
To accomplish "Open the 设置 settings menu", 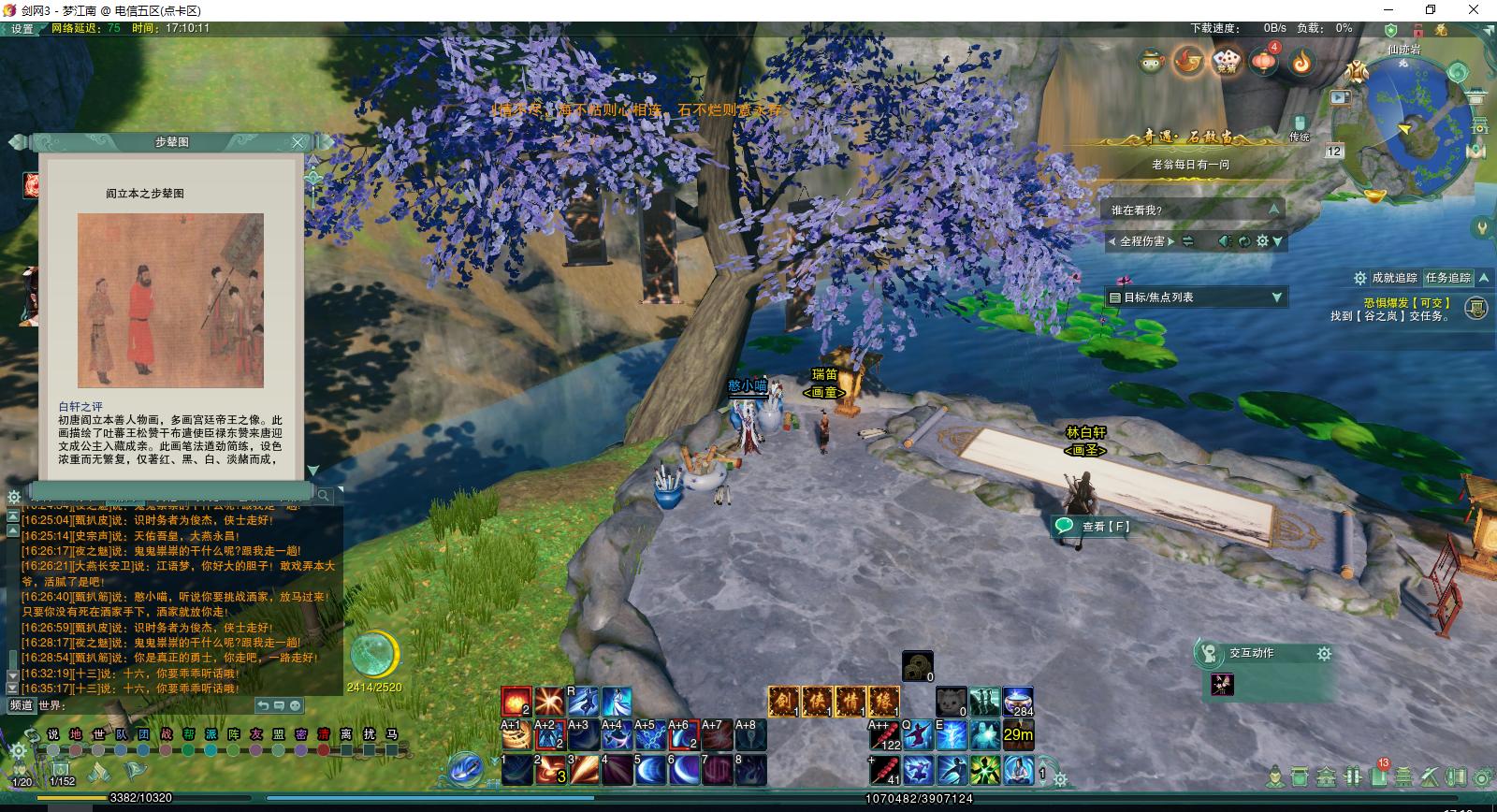I will [x=22, y=29].
